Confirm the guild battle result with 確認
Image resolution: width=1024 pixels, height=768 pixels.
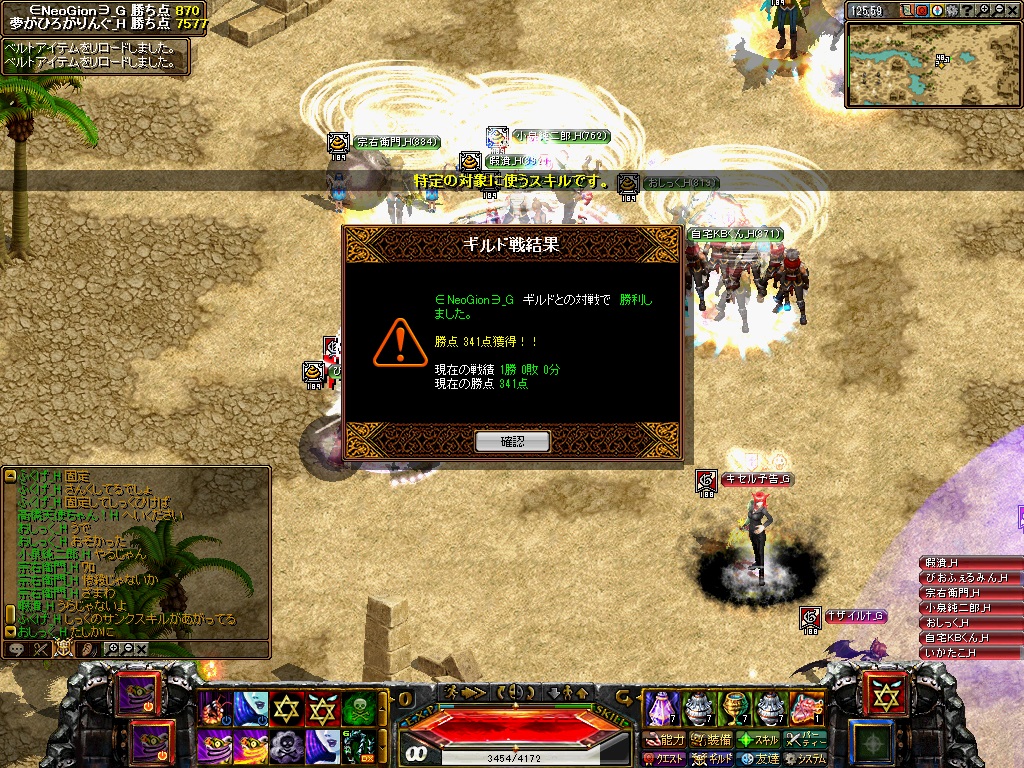pyautogui.click(x=512, y=441)
